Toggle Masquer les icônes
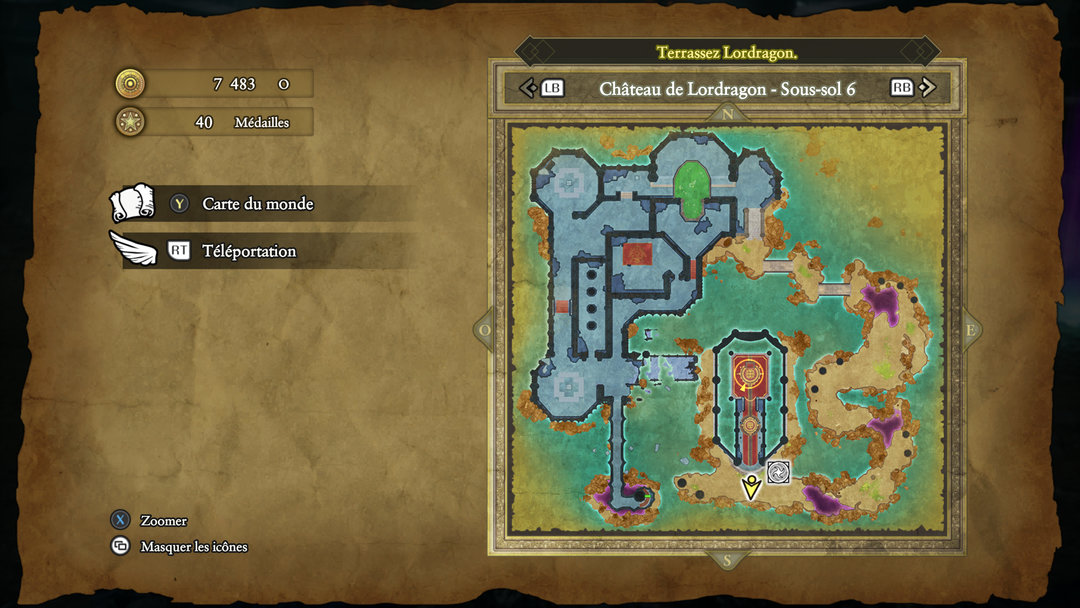 click(x=193, y=547)
